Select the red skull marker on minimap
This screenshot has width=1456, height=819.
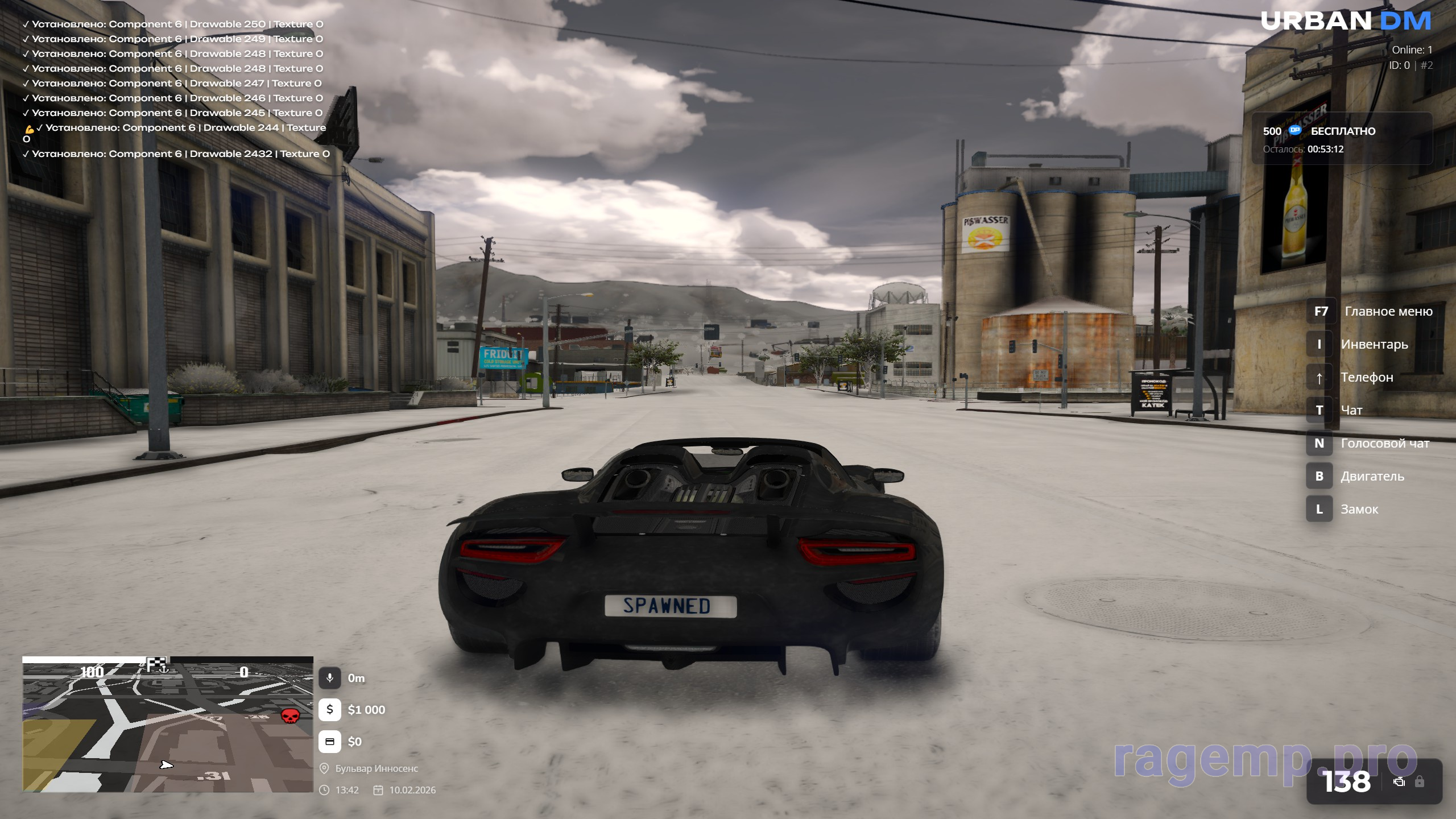point(290,715)
